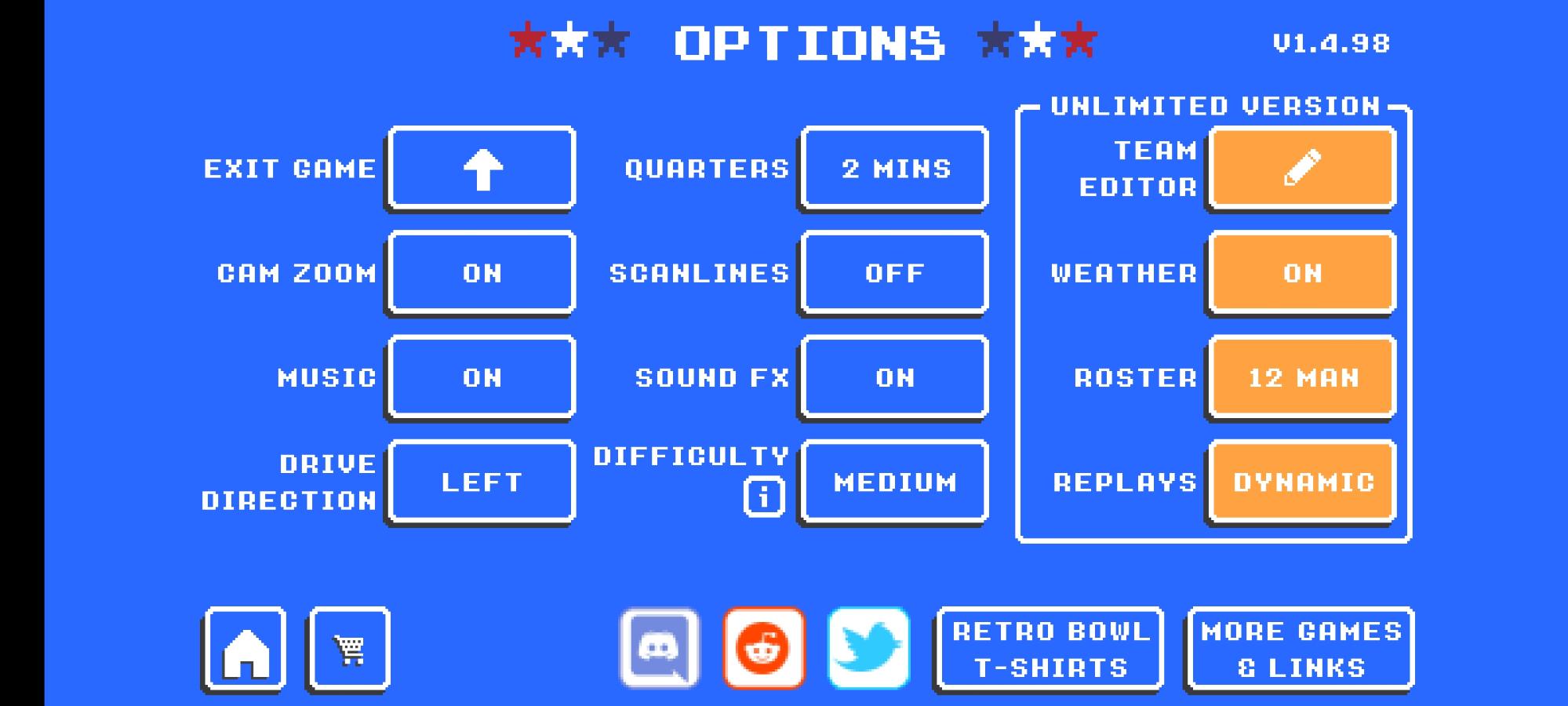The image size is (1568, 706).
Task: Turn off Sound FX
Action: (x=893, y=377)
